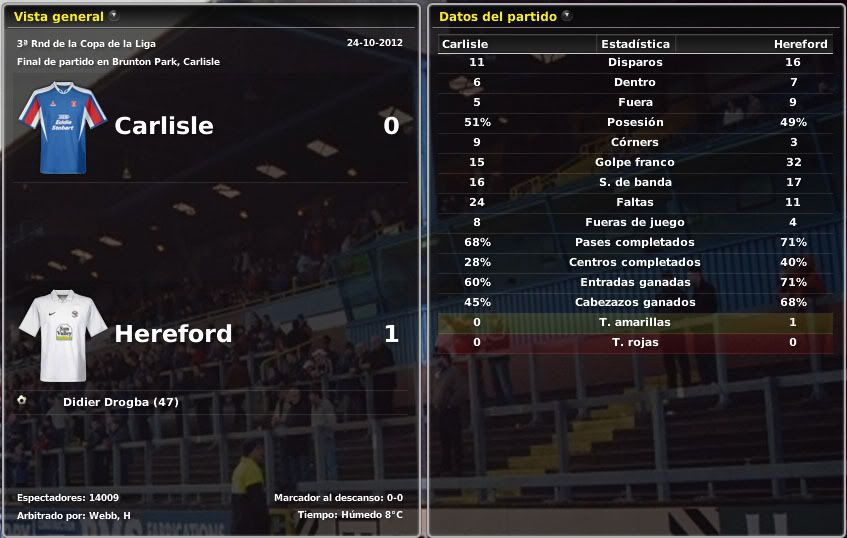847x538 pixels.
Task: Select the Carlisle column header in stats
Action: 464,44
